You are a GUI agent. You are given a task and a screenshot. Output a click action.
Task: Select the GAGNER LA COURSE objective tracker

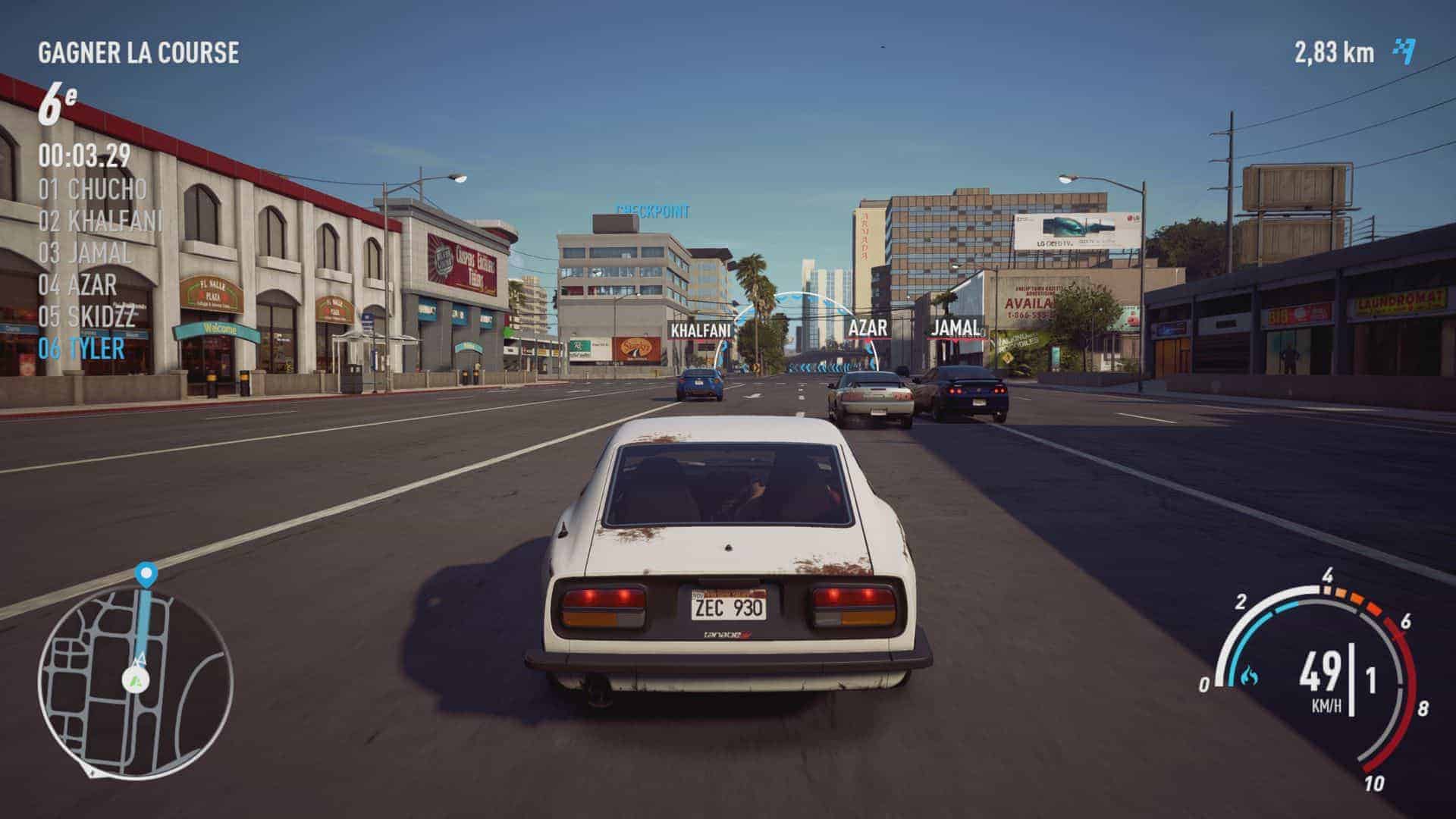[x=138, y=52]
